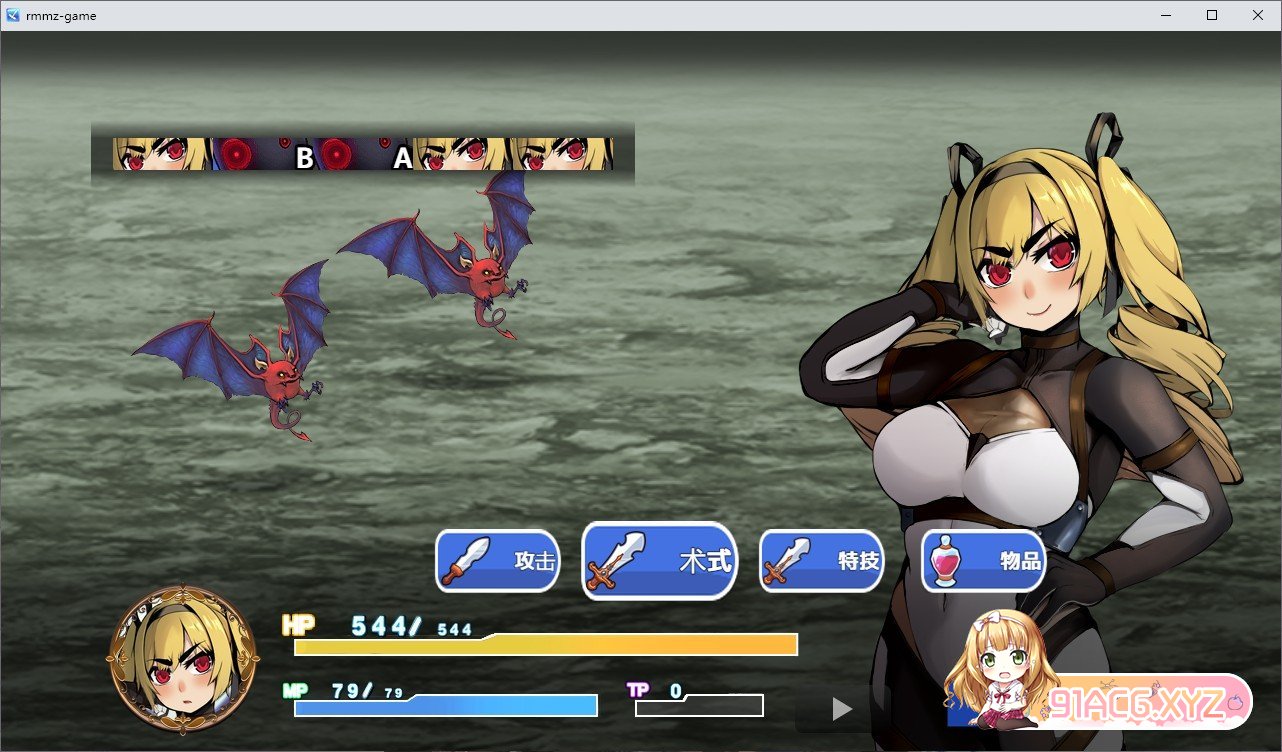Click the gray play arrow button

pos(842,709)
